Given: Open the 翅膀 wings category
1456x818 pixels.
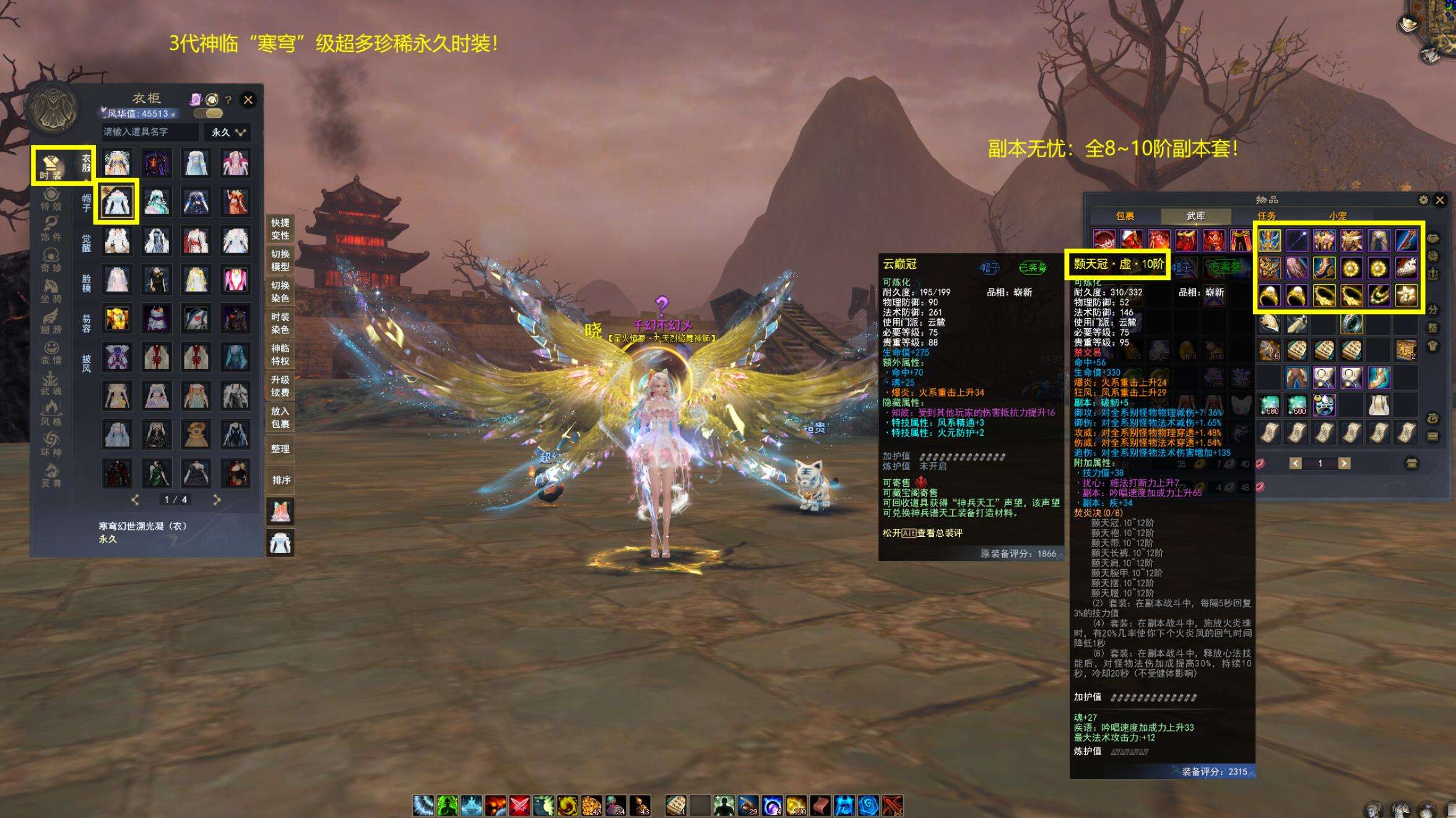Looking at the screenshot, I should (x=51, y=322).
